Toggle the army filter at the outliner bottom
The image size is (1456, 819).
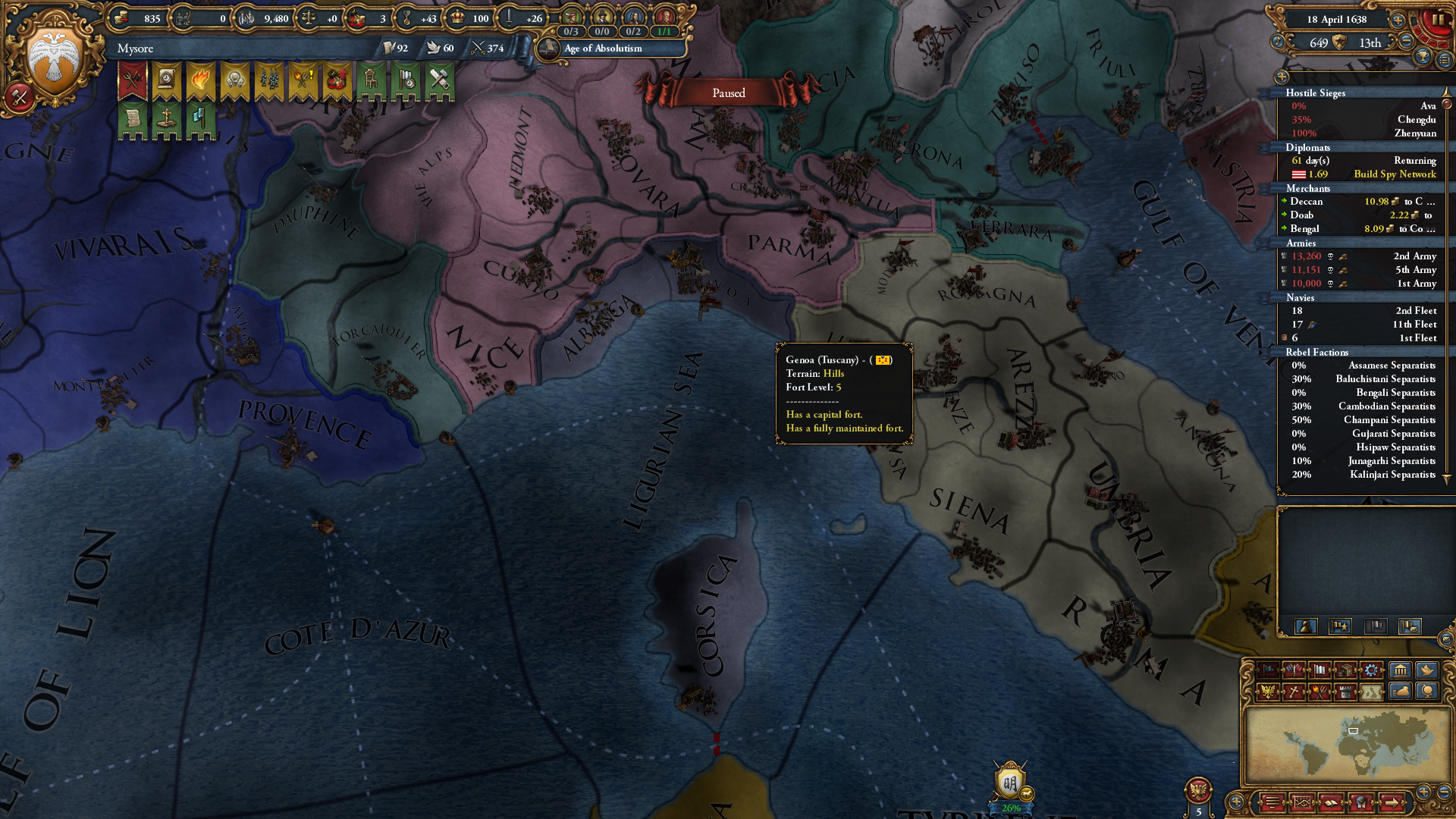click(x=1339, y=626)
